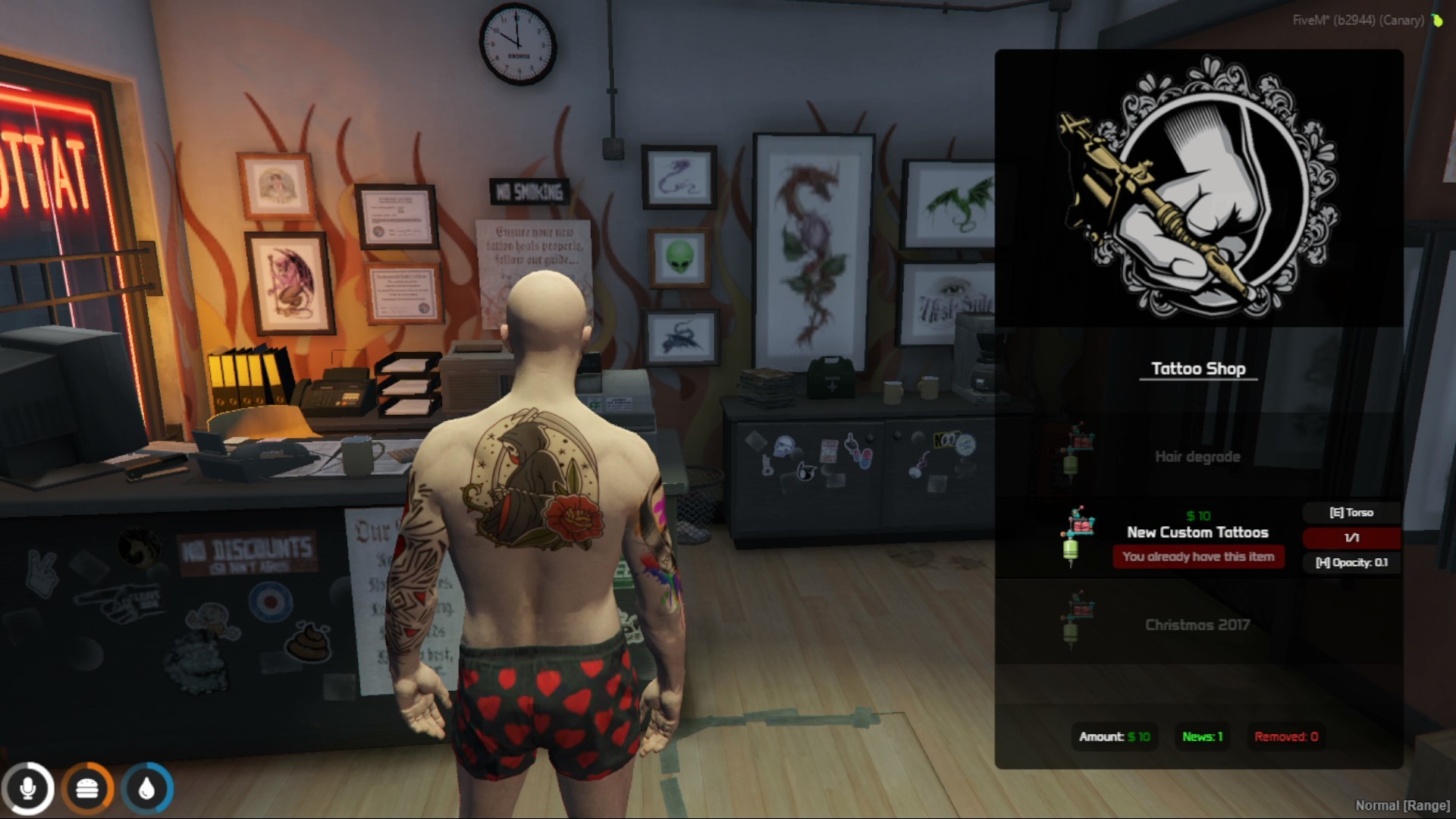This screenshot has height=819, width=1456.
Task: Toggle the New Custom Tattoos selection row
Action: [x=1197, y=532]
